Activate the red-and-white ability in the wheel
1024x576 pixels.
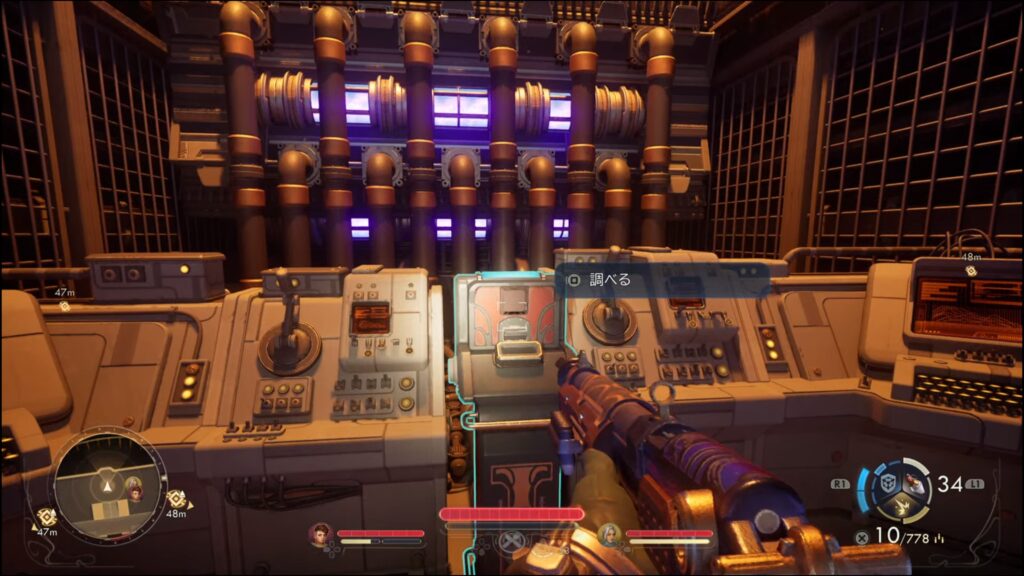pos(916,480)
